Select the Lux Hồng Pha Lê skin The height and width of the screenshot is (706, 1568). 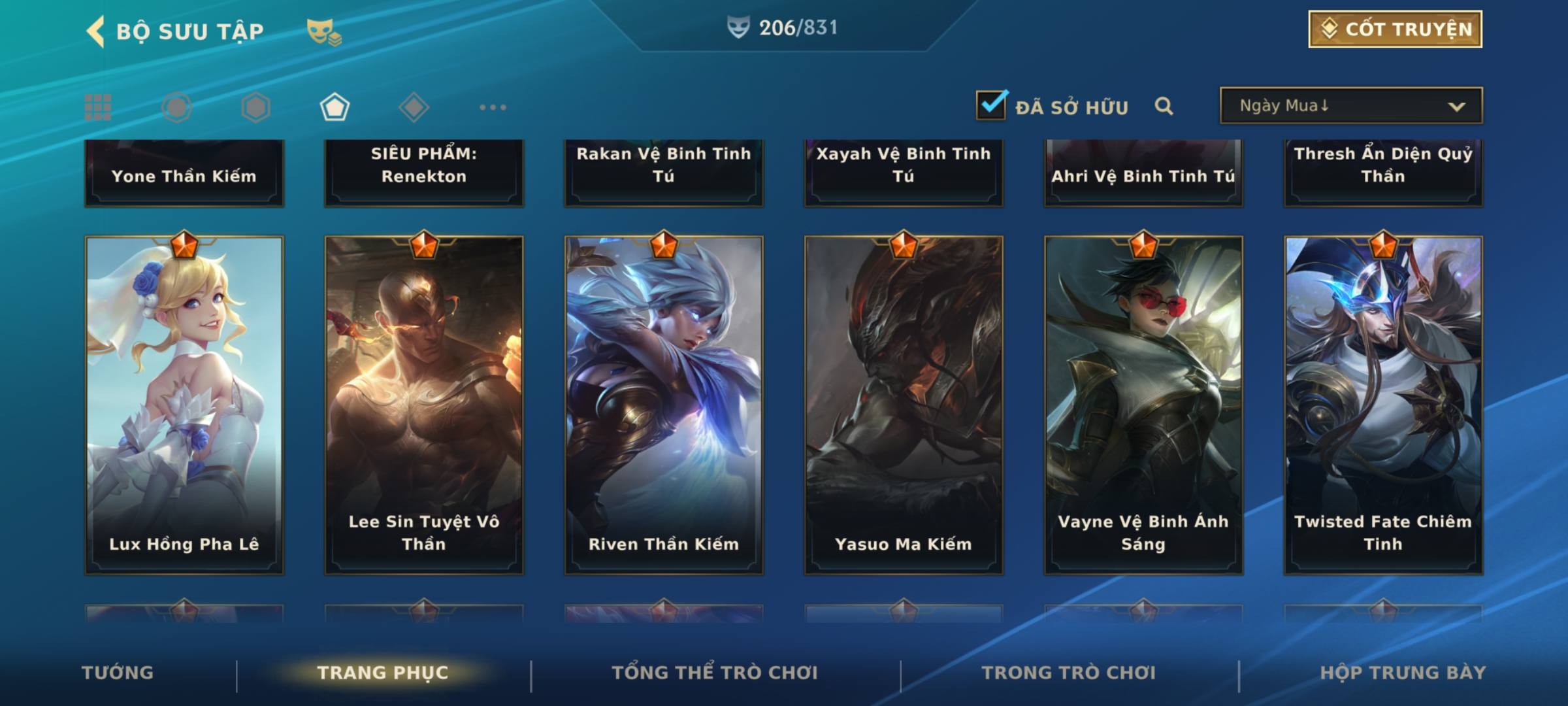pos(184,405)
